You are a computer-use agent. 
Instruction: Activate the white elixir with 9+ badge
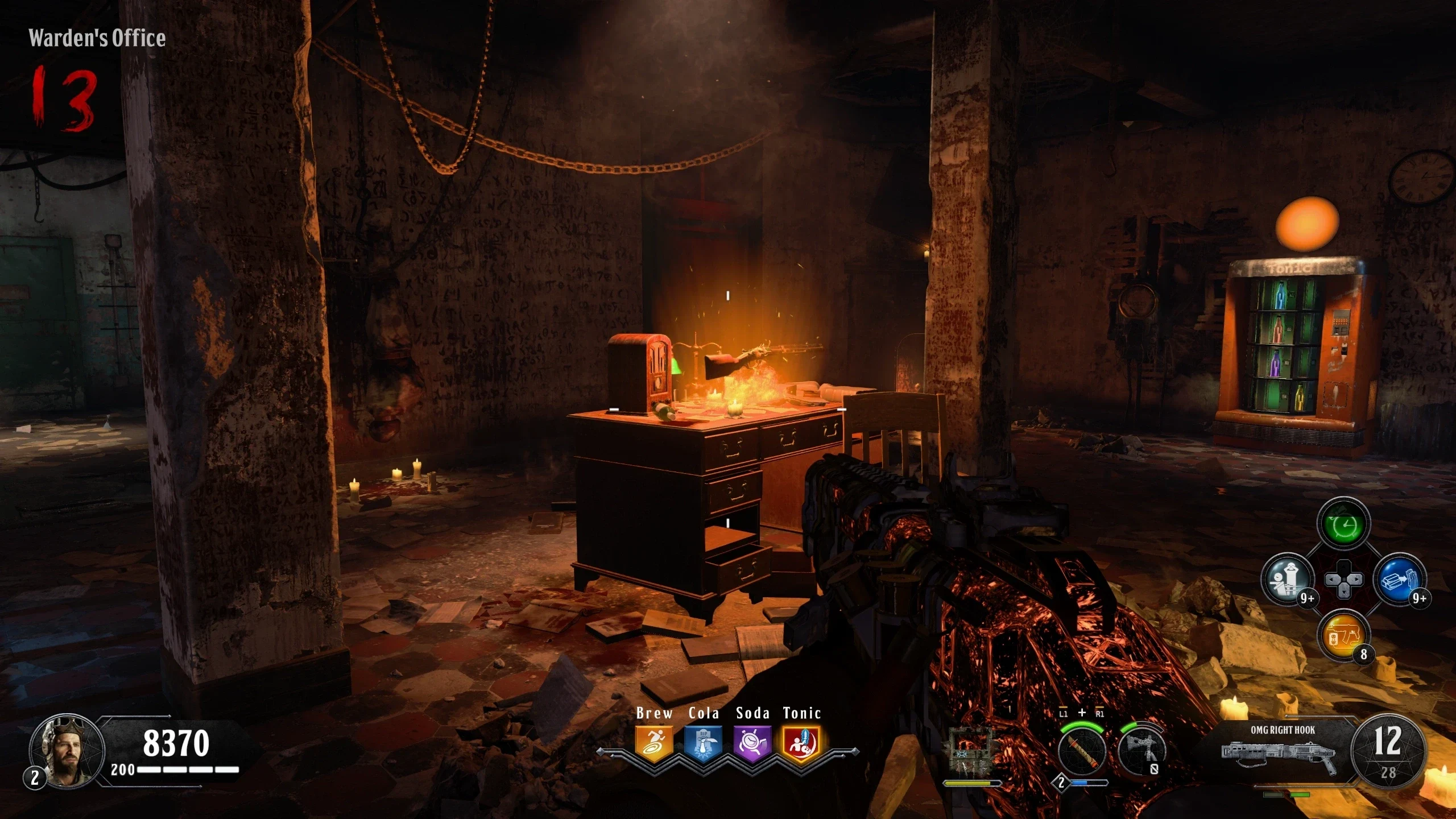[1288, 580]
